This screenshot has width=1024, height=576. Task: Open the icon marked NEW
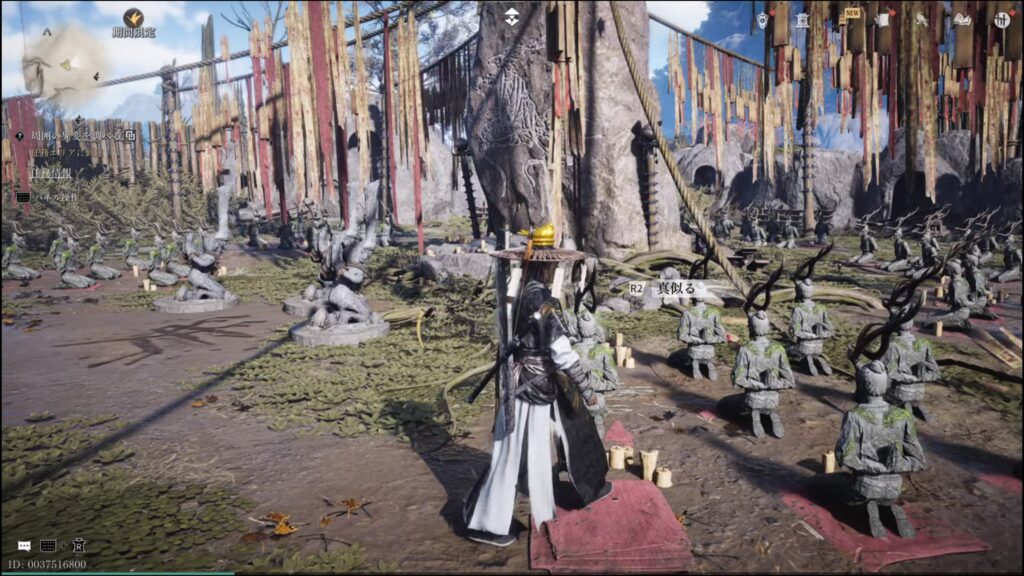click(846, 19)
